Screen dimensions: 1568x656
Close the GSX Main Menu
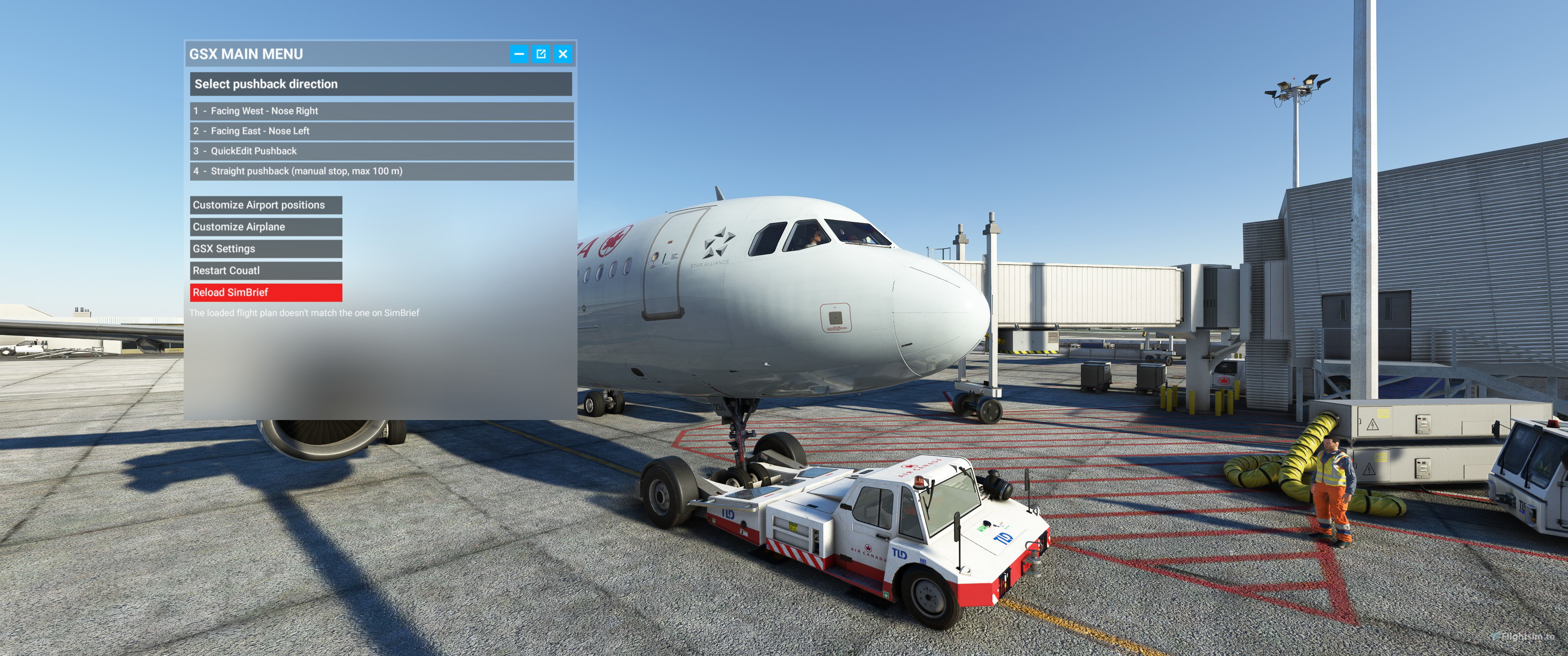point(562,54)
